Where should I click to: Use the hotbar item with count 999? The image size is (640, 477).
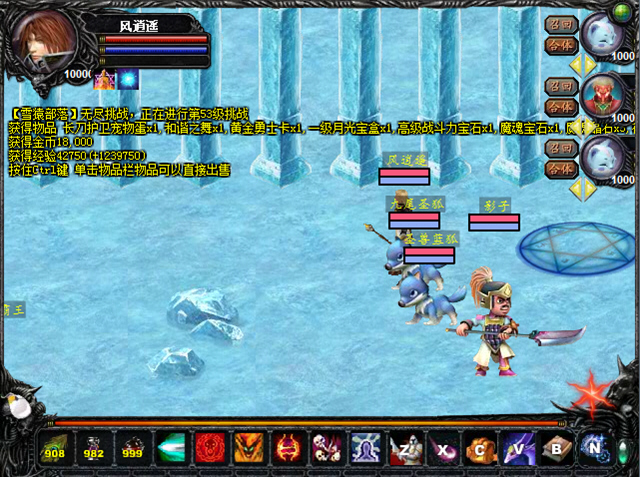click(132, 446)
